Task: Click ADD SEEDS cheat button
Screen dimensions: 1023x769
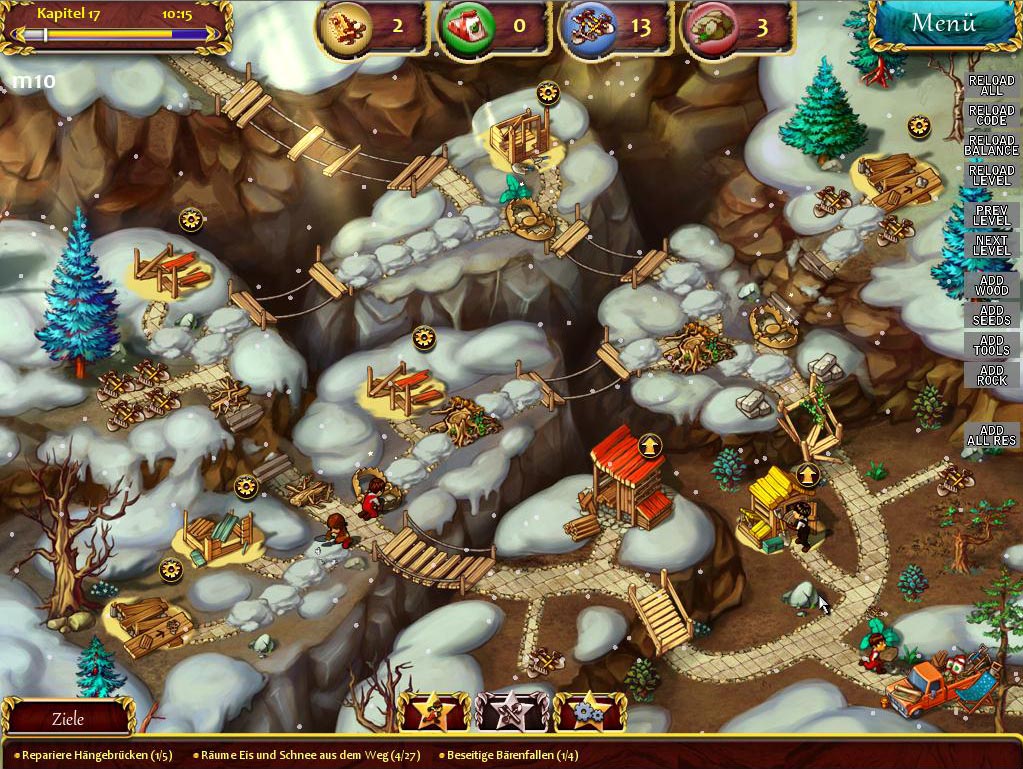Action: coord(991,314)
